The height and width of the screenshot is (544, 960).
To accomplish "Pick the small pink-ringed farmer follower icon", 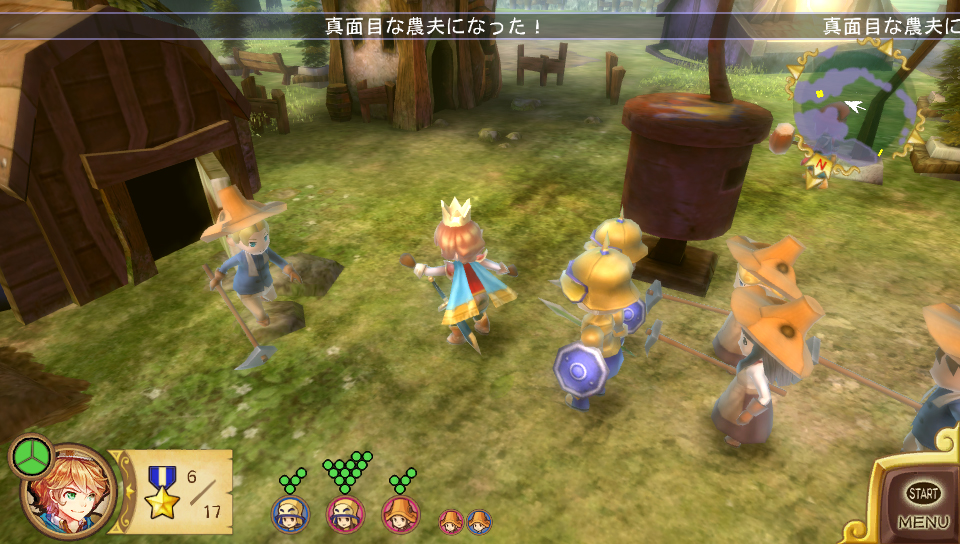I will pos(452,521).
